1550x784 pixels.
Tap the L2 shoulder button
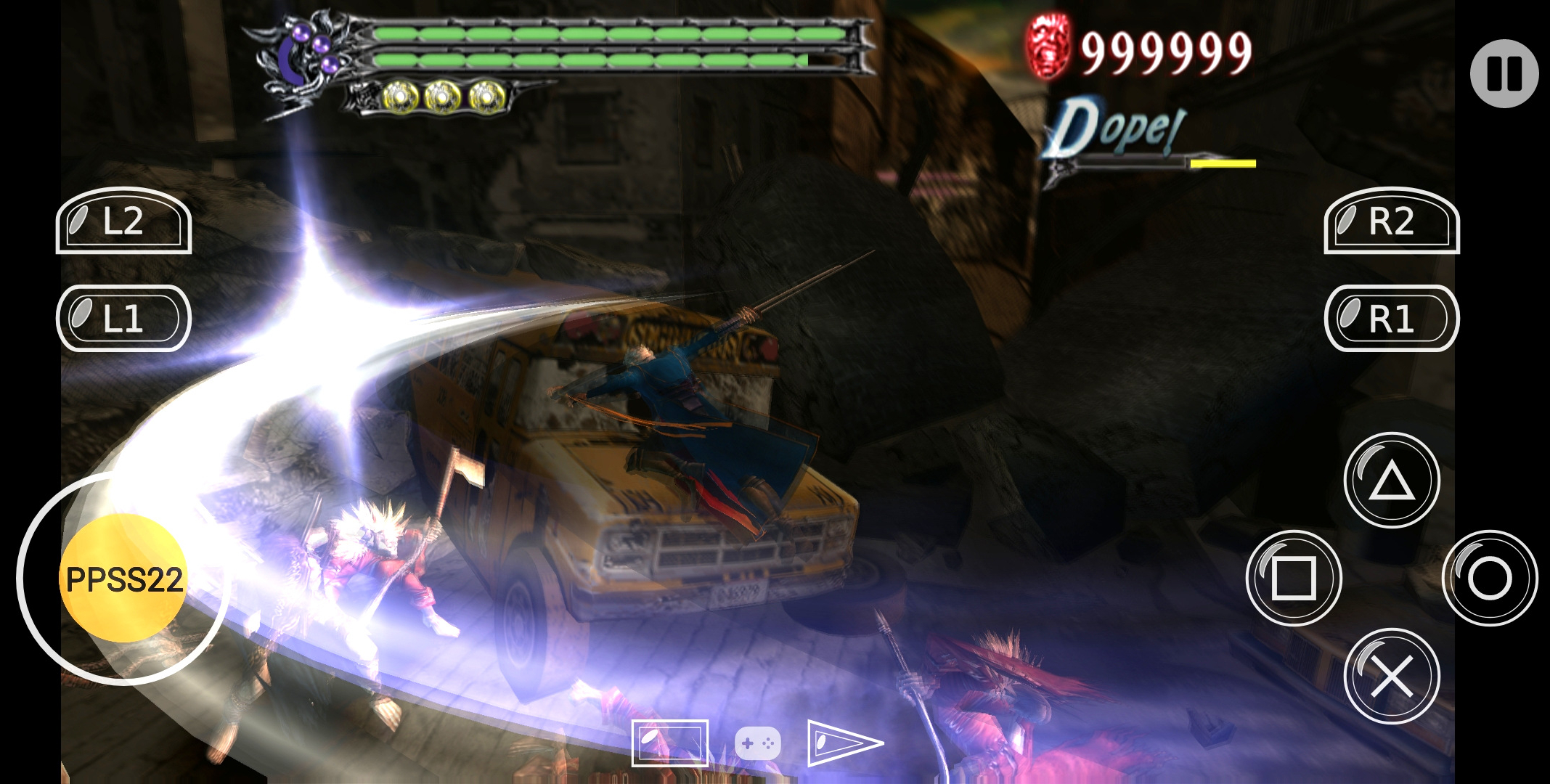[x=123, y=221]
